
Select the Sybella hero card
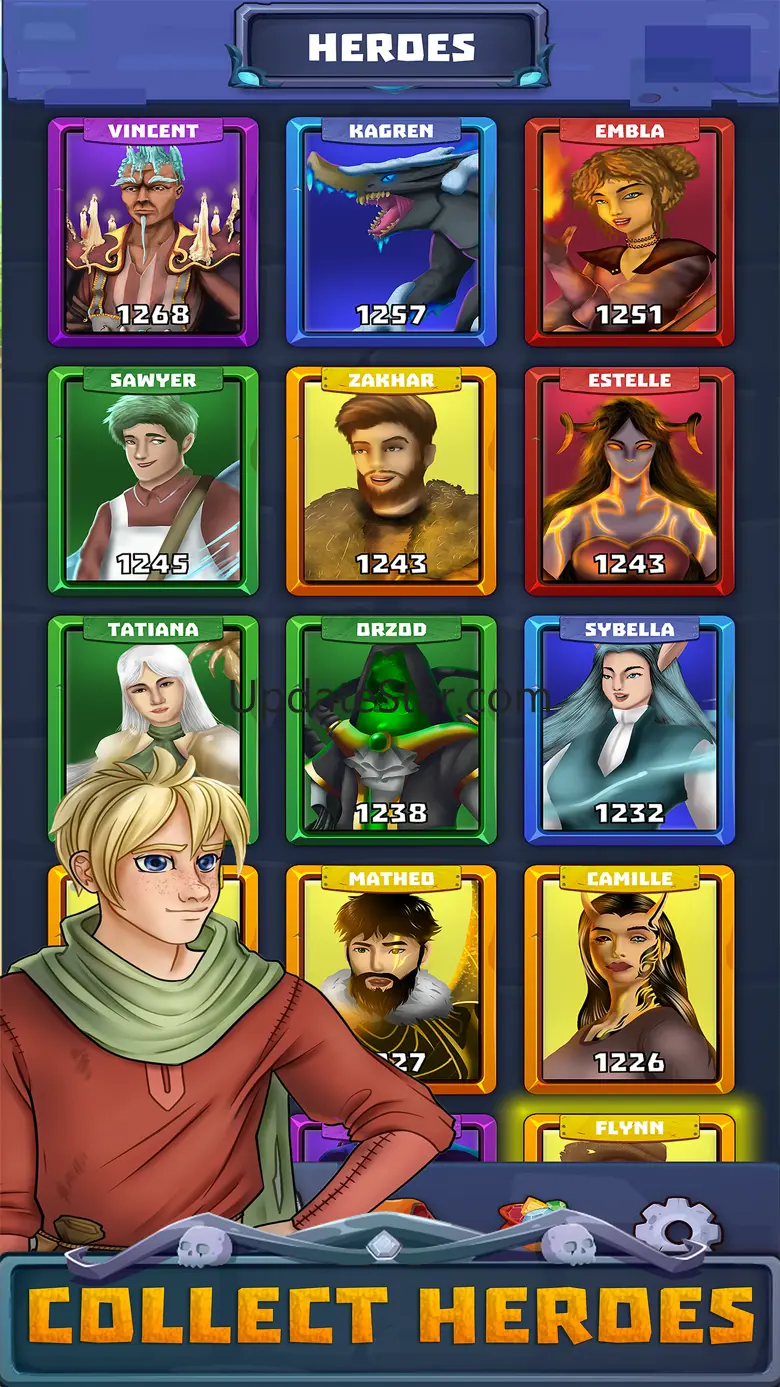tap(629, 730)
